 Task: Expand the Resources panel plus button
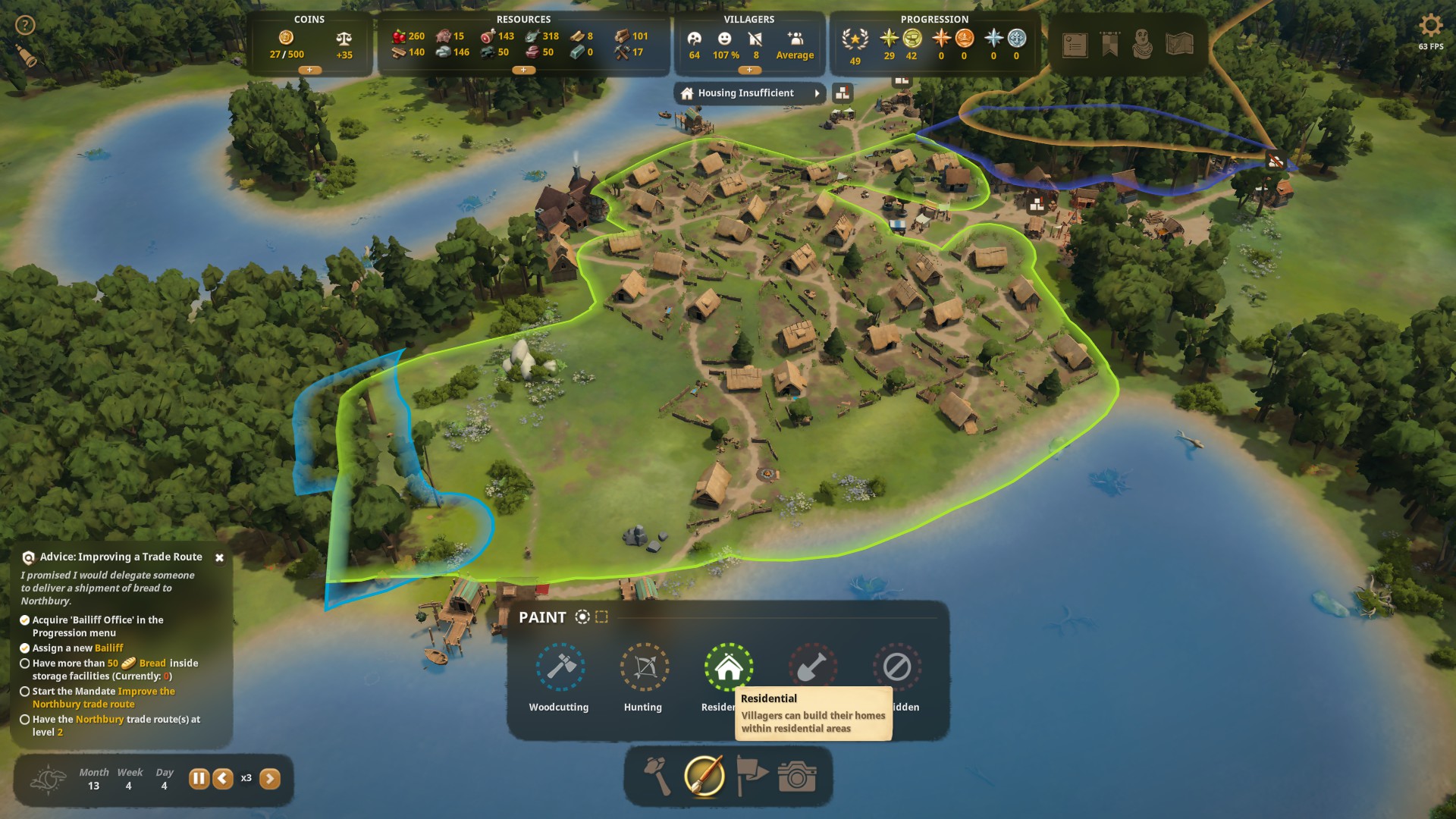(523, 70)
